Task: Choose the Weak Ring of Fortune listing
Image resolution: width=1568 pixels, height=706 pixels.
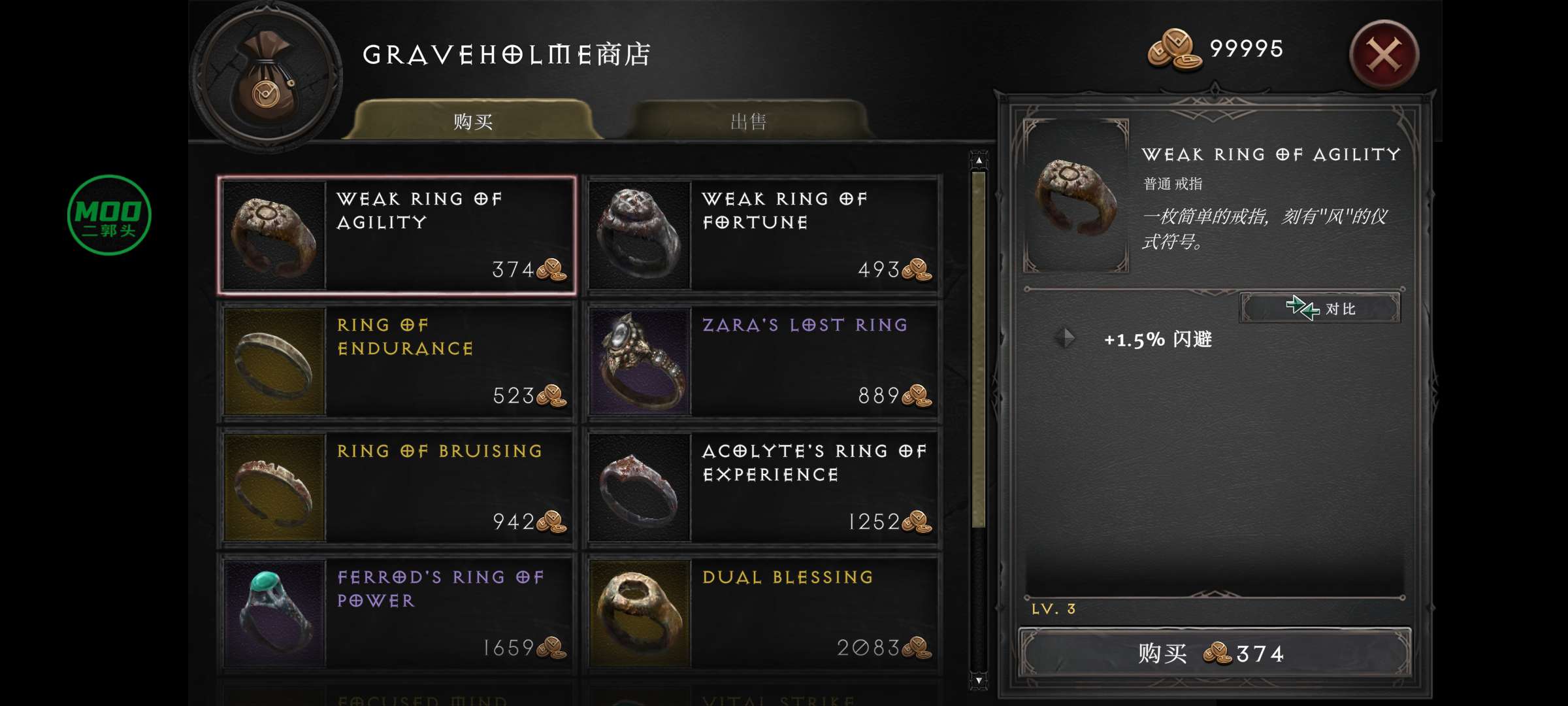Action: coord(762,235)
